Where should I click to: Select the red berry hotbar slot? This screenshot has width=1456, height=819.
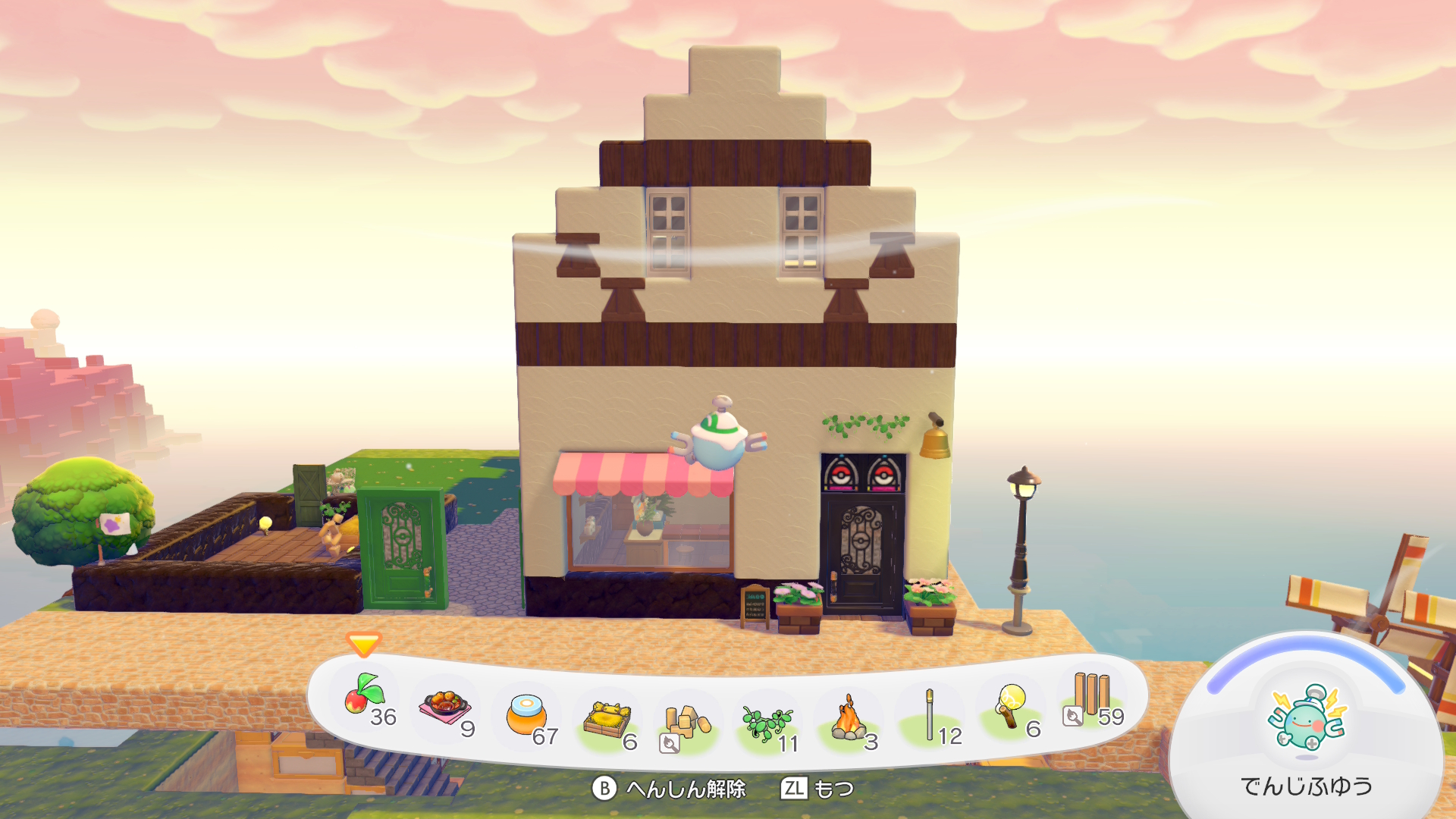click(x=366, y=698)
